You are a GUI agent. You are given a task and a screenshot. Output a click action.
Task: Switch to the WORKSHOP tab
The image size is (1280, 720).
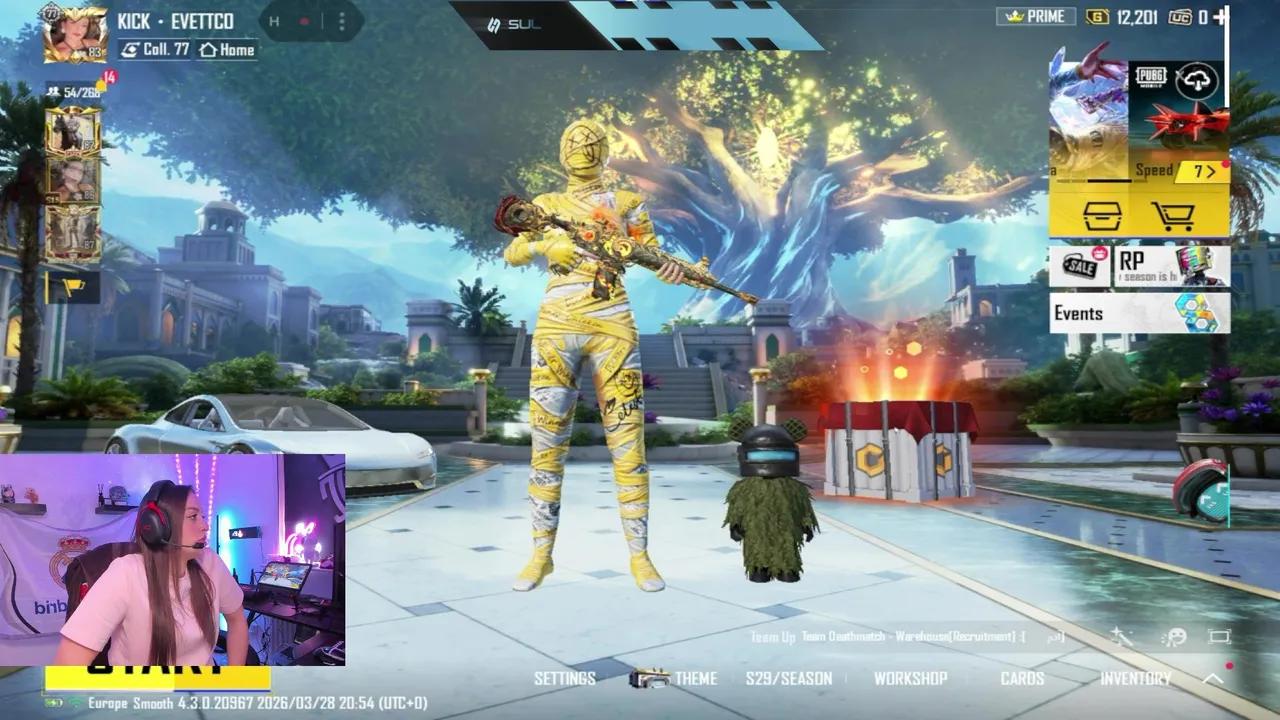click(x=912, y=678)
